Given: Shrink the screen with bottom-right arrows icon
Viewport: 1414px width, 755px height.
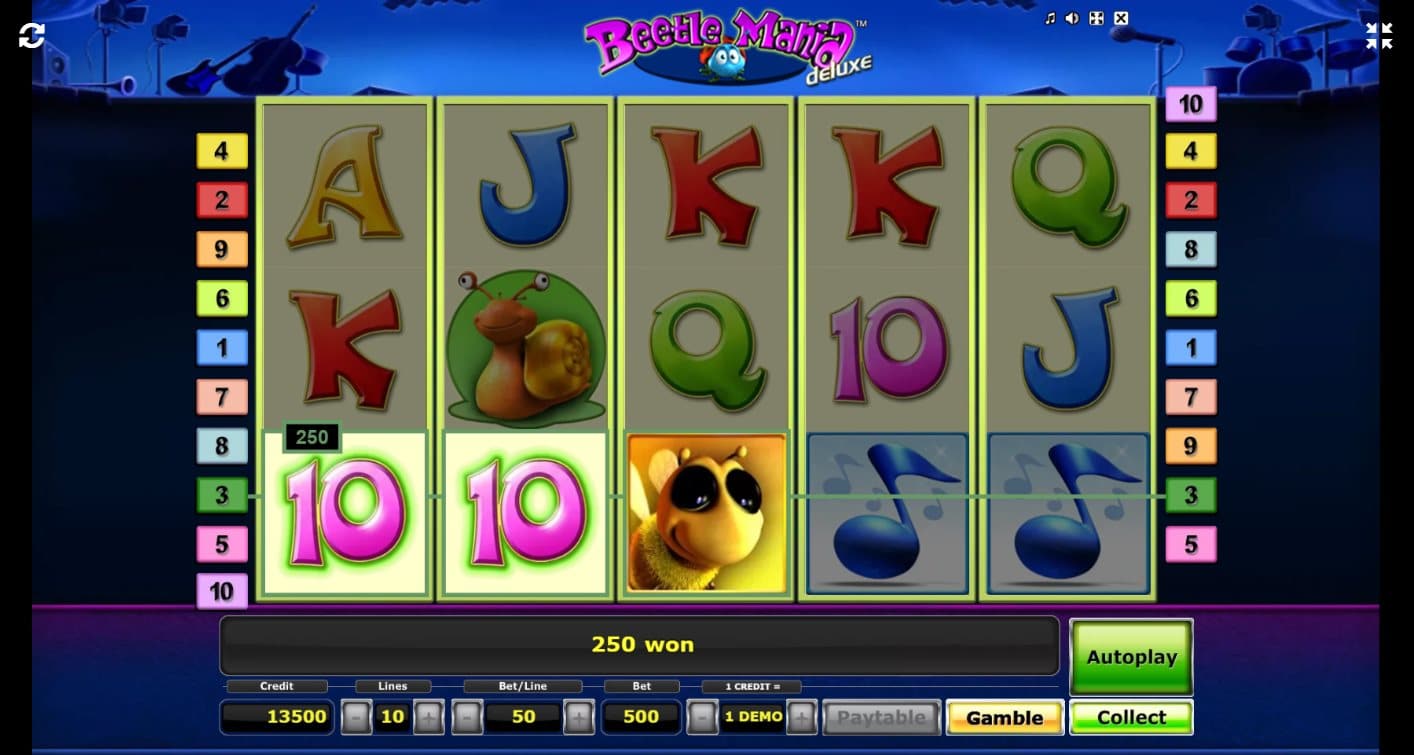Looking at the screenshot, I should [1378, 35].
